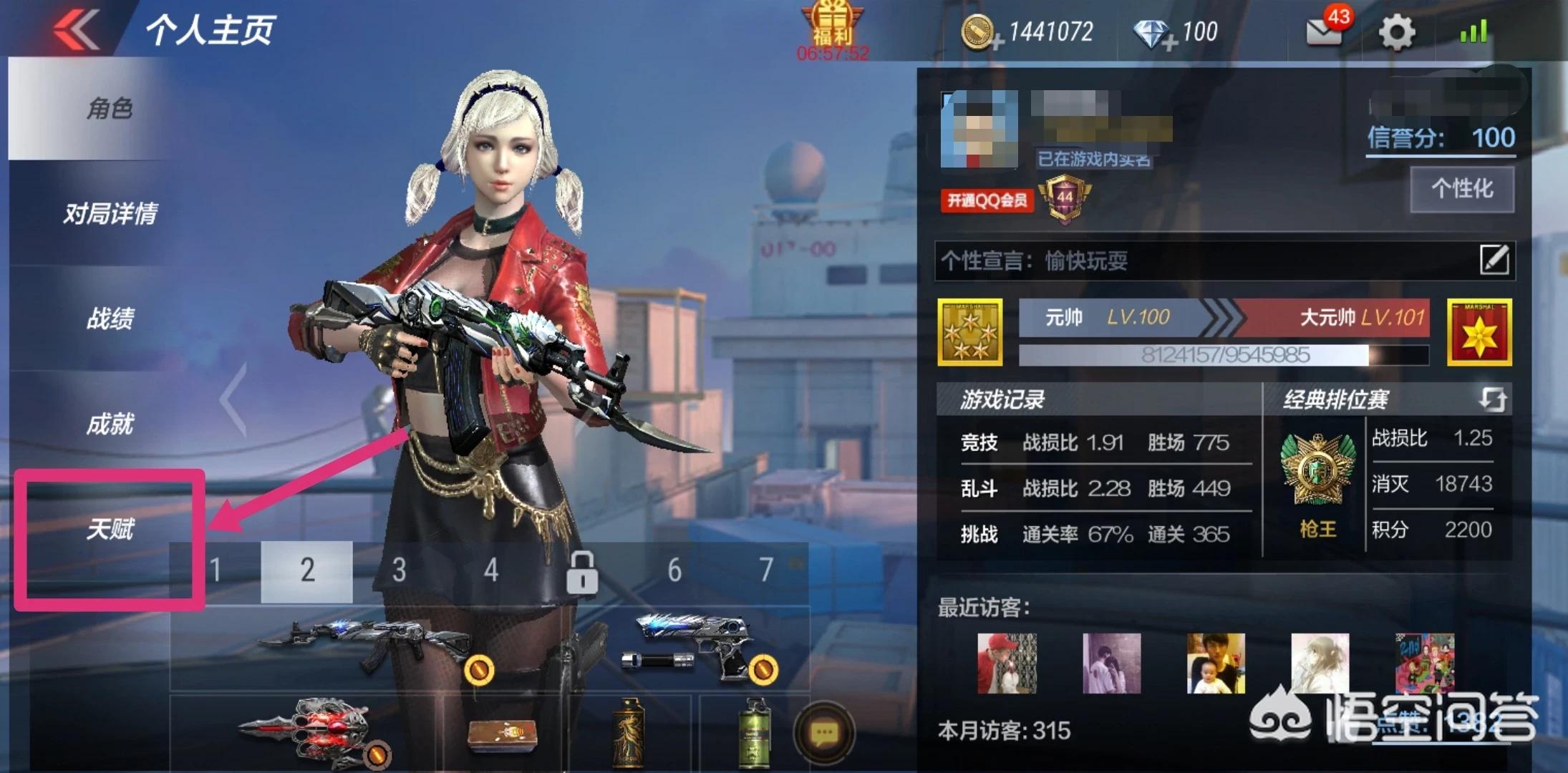
Task: Open the gear settings menu
Action: 1397,32
